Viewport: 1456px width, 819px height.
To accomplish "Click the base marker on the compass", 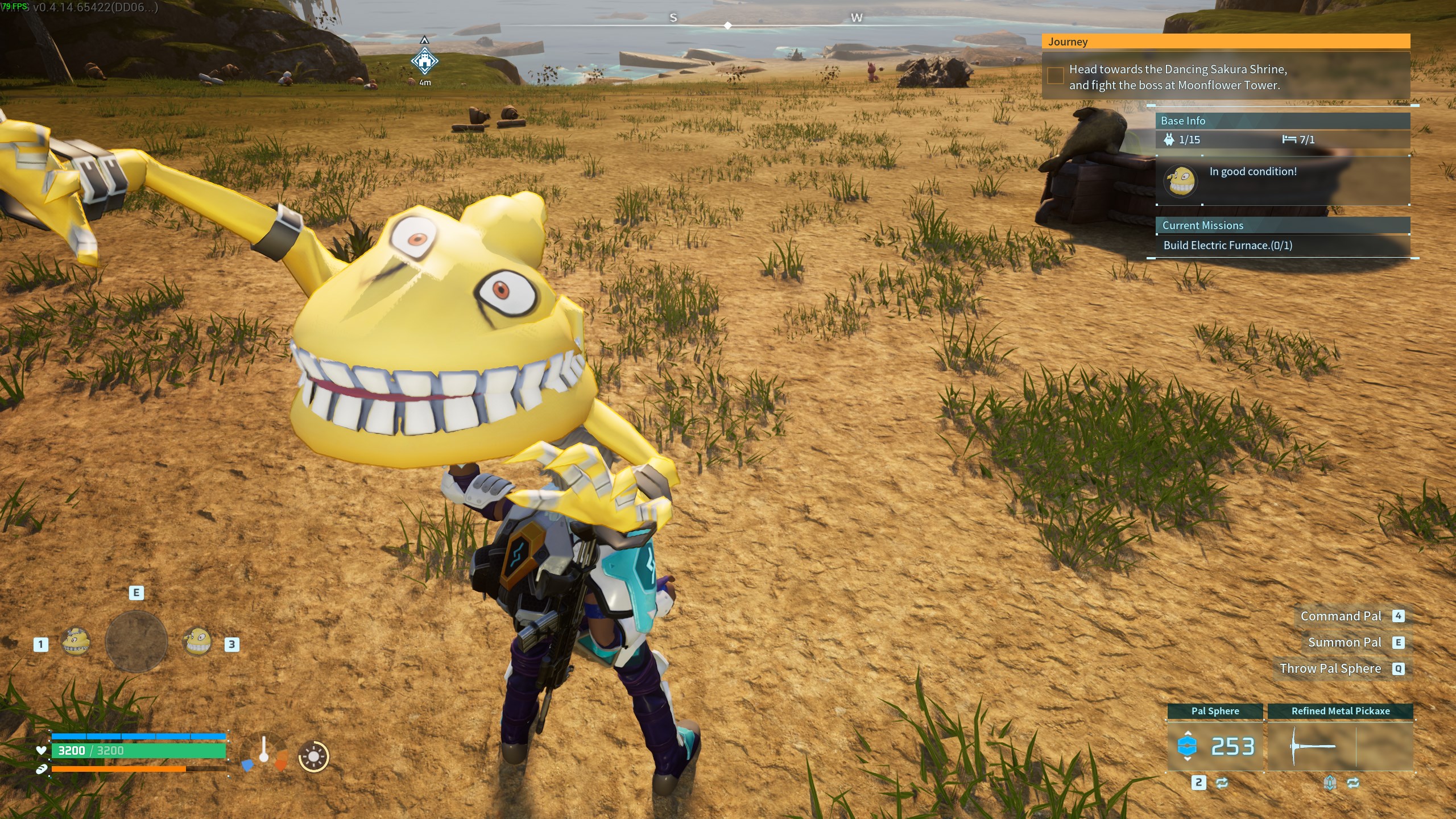I will [x=424, y=61].
